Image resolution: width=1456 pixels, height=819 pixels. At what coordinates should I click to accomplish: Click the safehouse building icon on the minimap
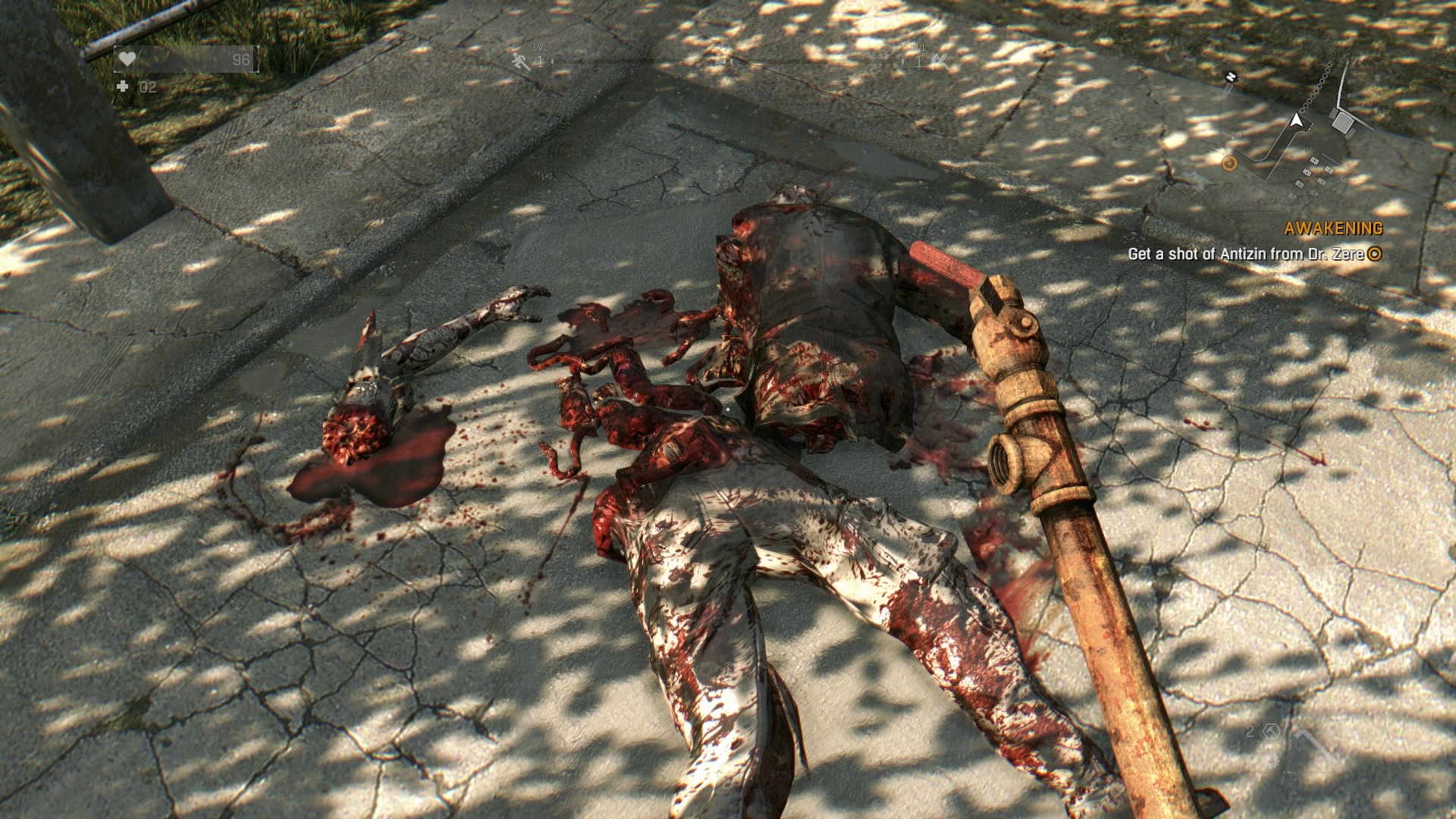coord(1343,122)
